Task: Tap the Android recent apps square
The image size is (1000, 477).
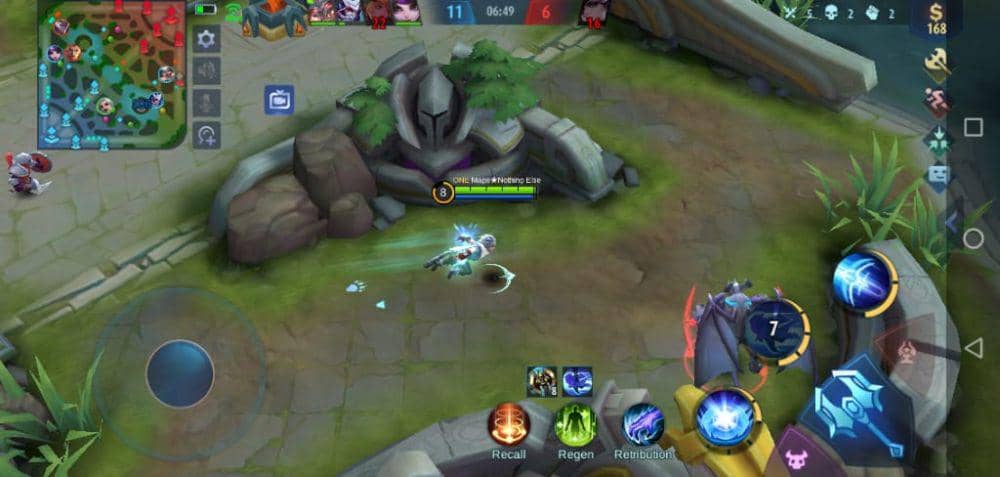Action: tap(973, 127)
